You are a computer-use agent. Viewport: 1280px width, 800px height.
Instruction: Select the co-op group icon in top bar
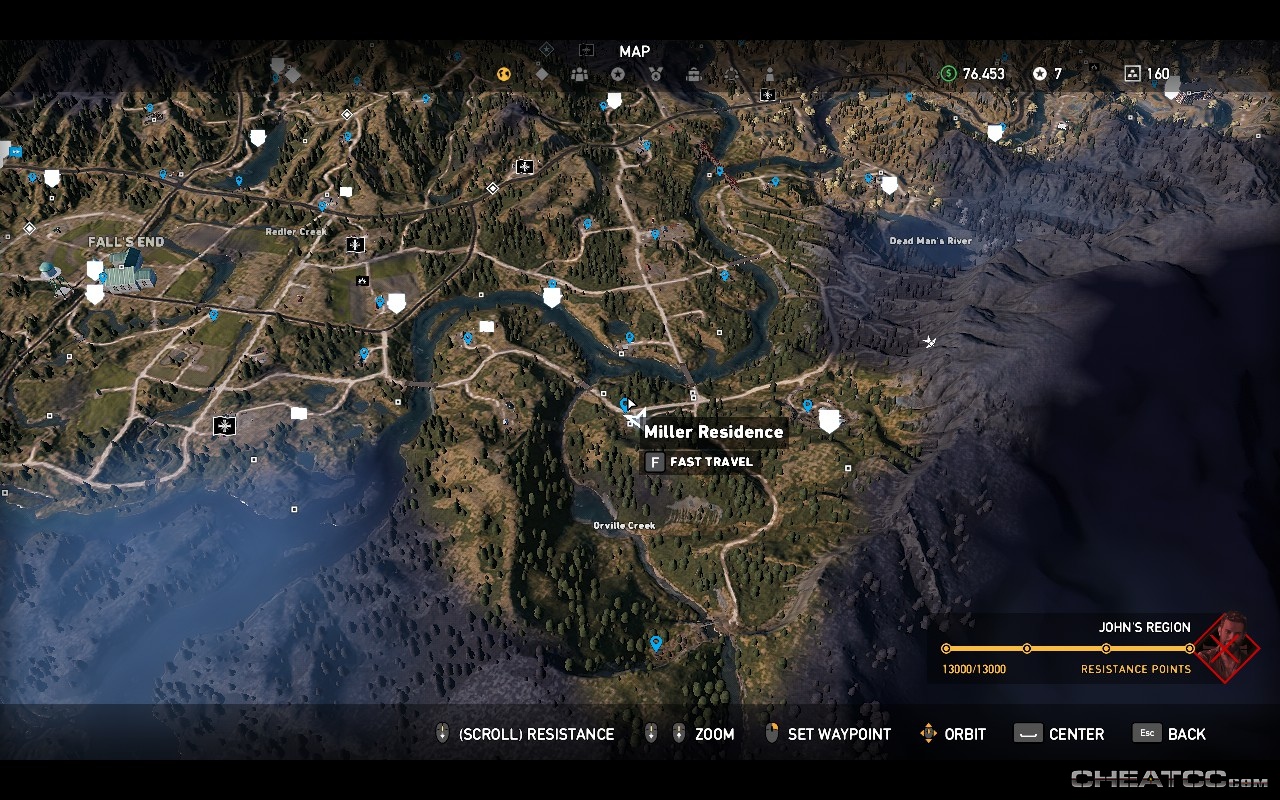tap(579, 74)
